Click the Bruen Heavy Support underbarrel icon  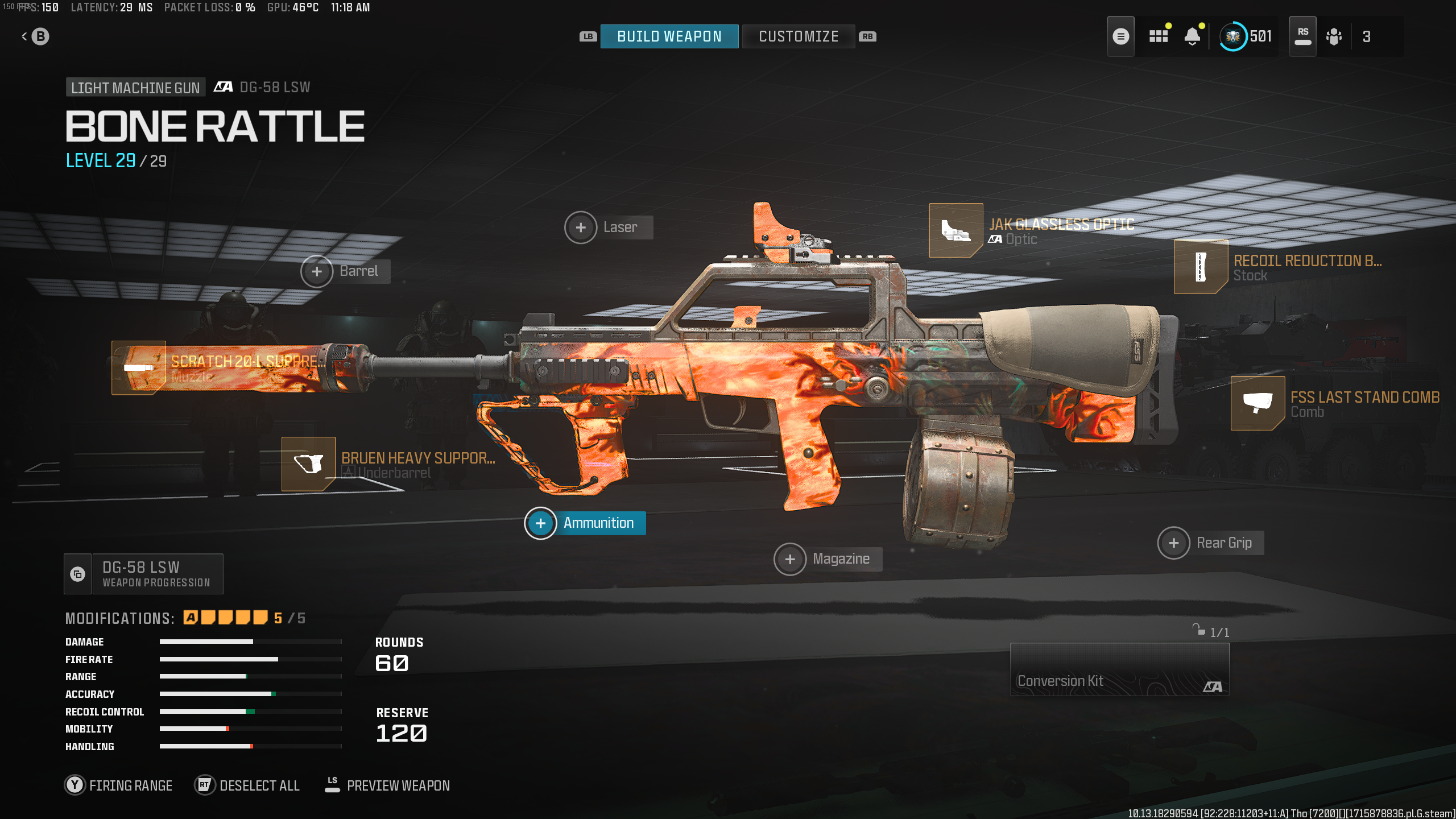pyautogui.click(x=309, y=464)
